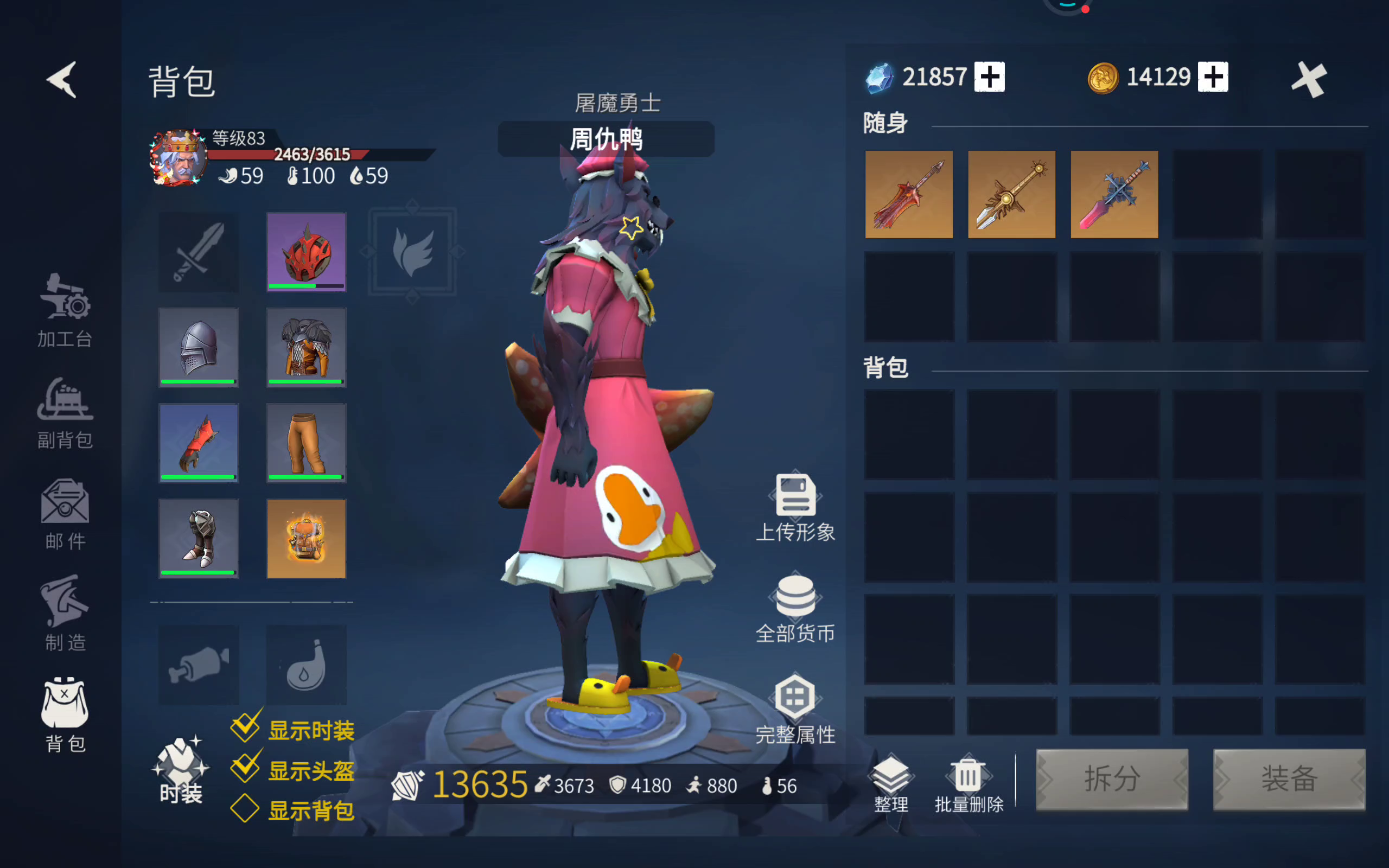Uncheck the 显示头盔 option
This screenshot has width=1389, height=868.
coord(246,769)
